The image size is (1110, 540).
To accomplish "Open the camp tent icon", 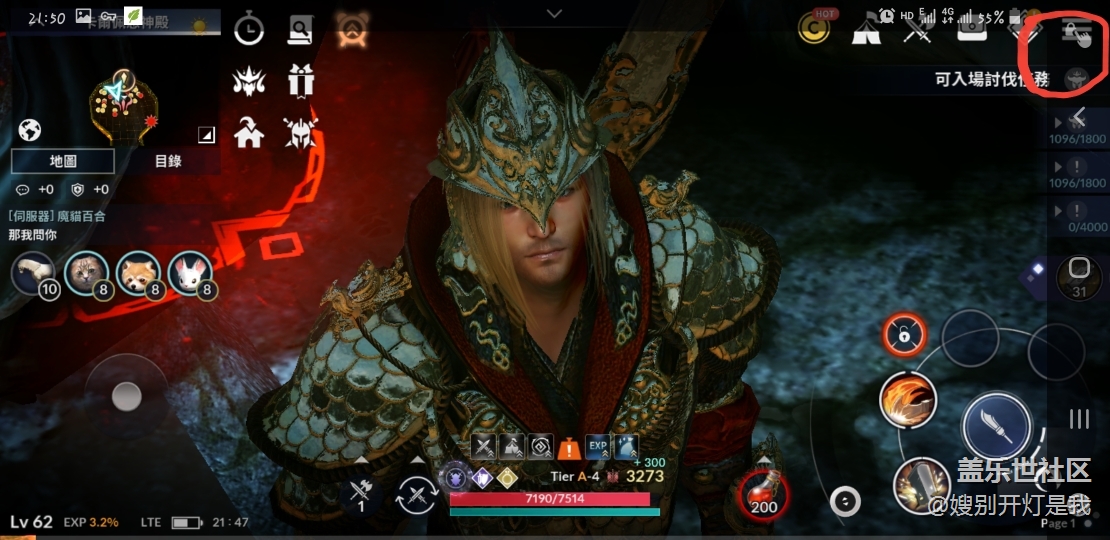I will coord(865,30).
